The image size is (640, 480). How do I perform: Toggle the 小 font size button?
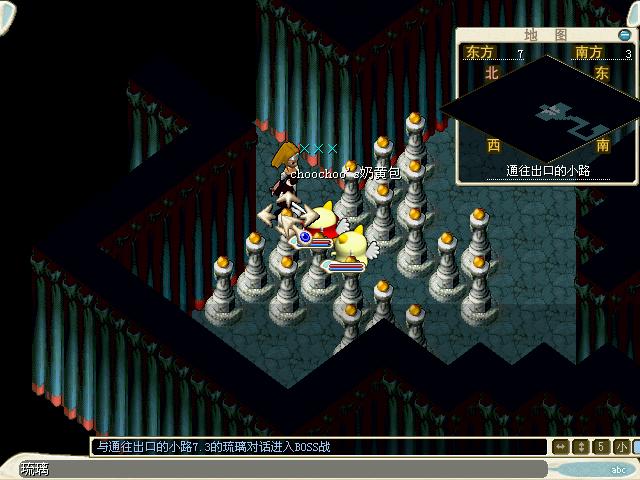pyautogui.click(x=622, y=446)
